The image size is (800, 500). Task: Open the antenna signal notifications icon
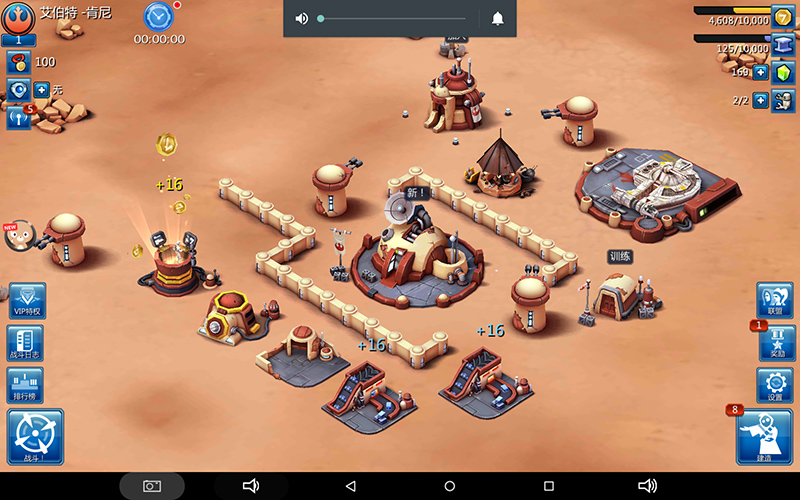17,117
